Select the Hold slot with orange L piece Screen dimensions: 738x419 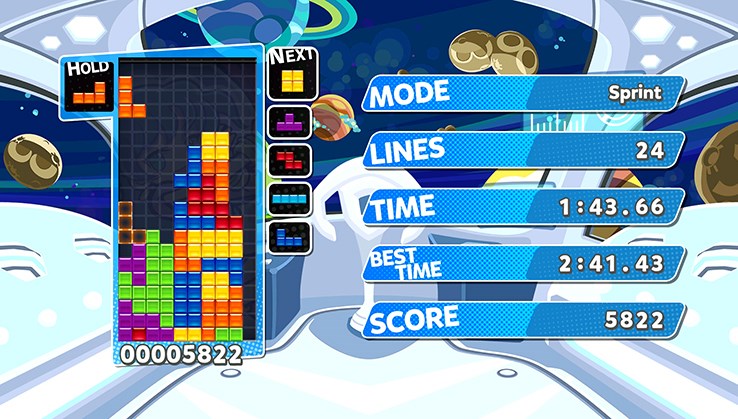pyautogui.click(x=89, y=94)
